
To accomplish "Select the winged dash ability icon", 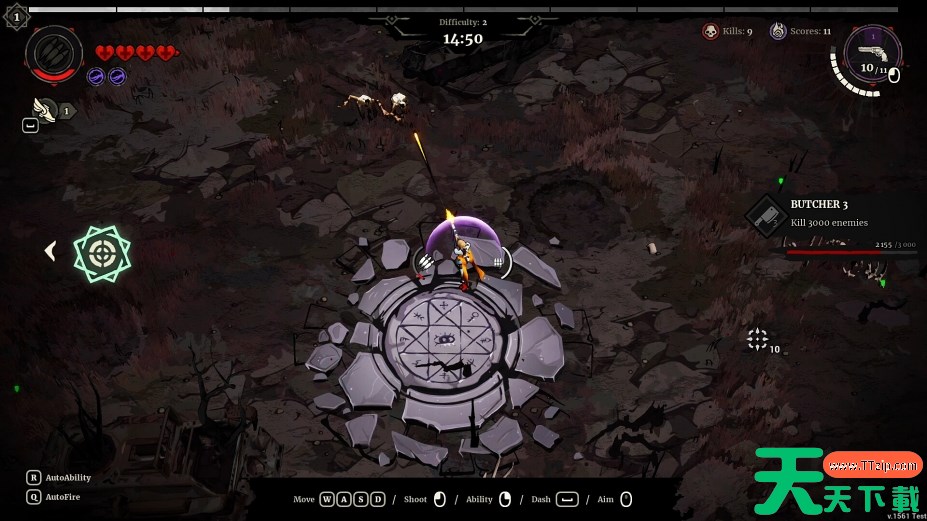I will click(x=44, y=108).
